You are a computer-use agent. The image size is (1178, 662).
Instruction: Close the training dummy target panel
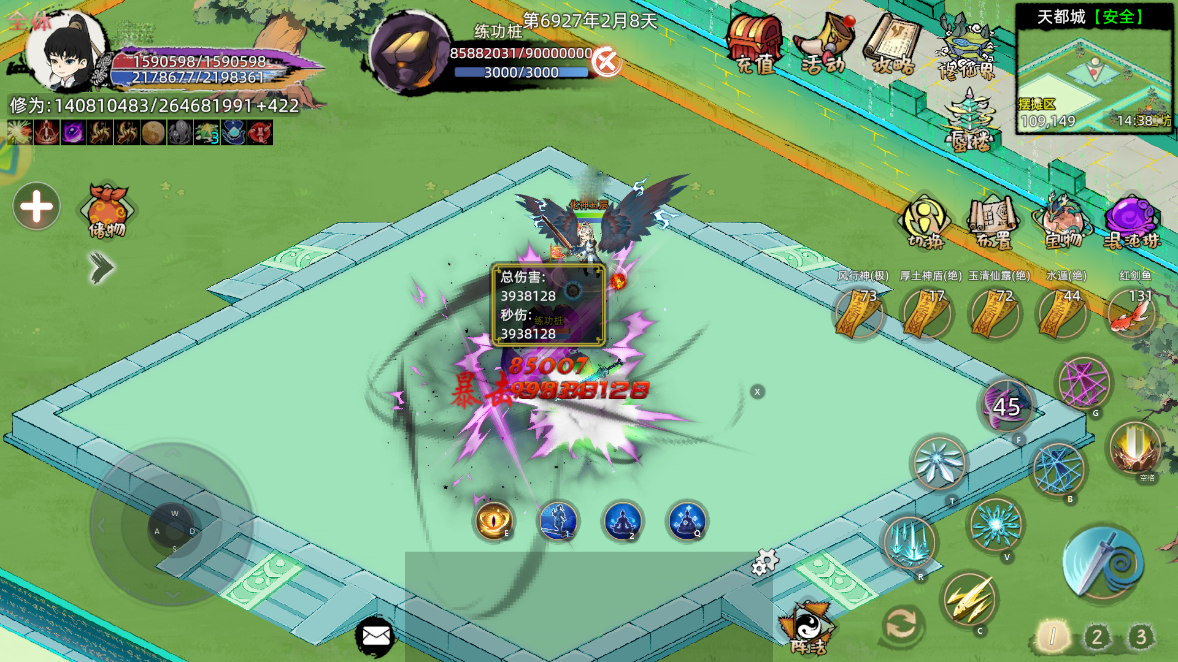pos(606,62)
